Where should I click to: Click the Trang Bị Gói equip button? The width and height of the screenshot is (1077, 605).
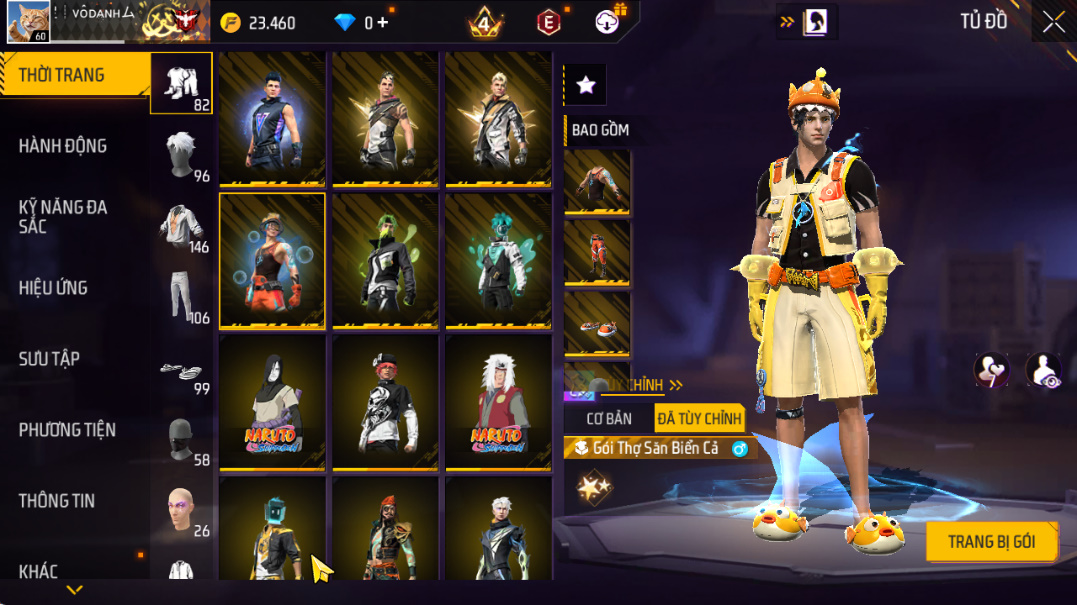point(990,543)
